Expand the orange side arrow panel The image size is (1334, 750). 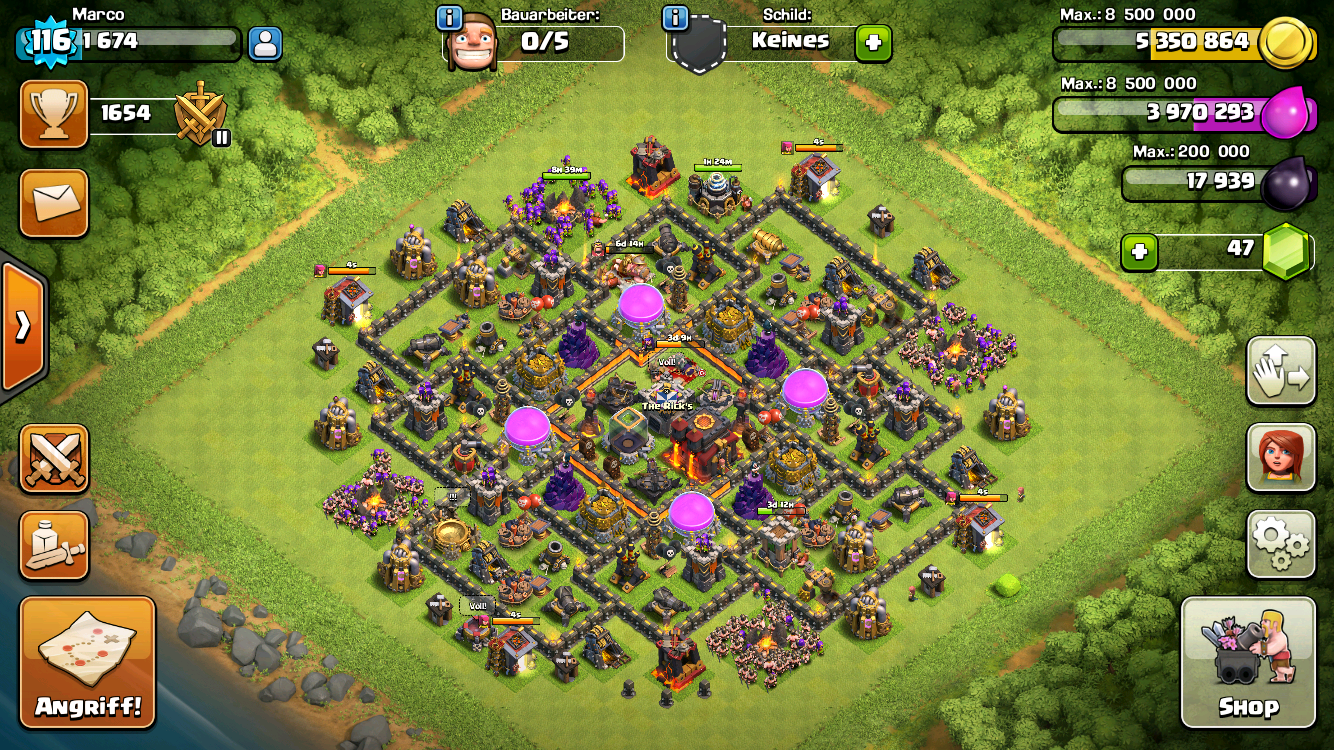coord(22,327)
